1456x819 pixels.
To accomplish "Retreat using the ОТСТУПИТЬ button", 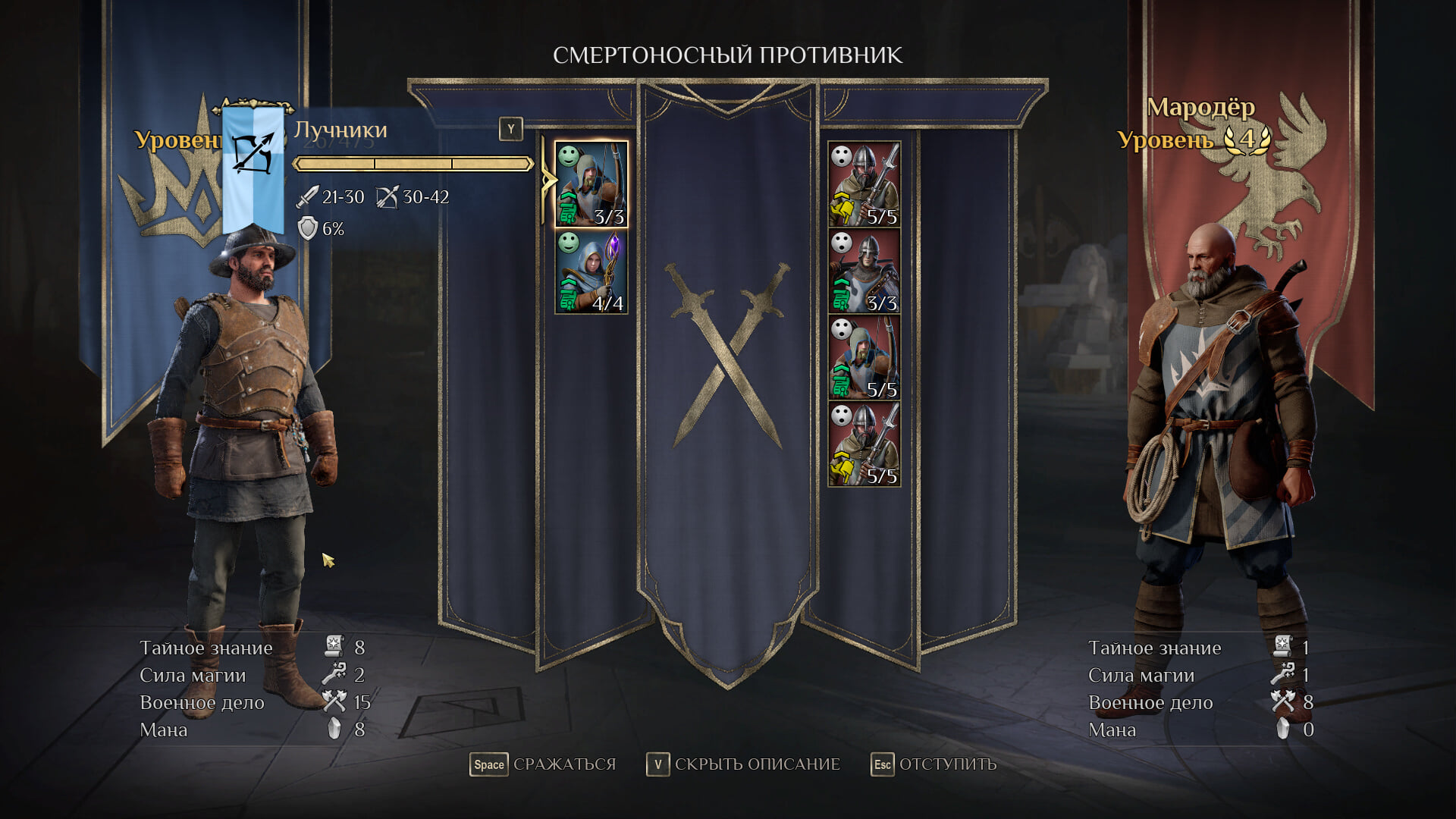I will click(x=934, y=764).
